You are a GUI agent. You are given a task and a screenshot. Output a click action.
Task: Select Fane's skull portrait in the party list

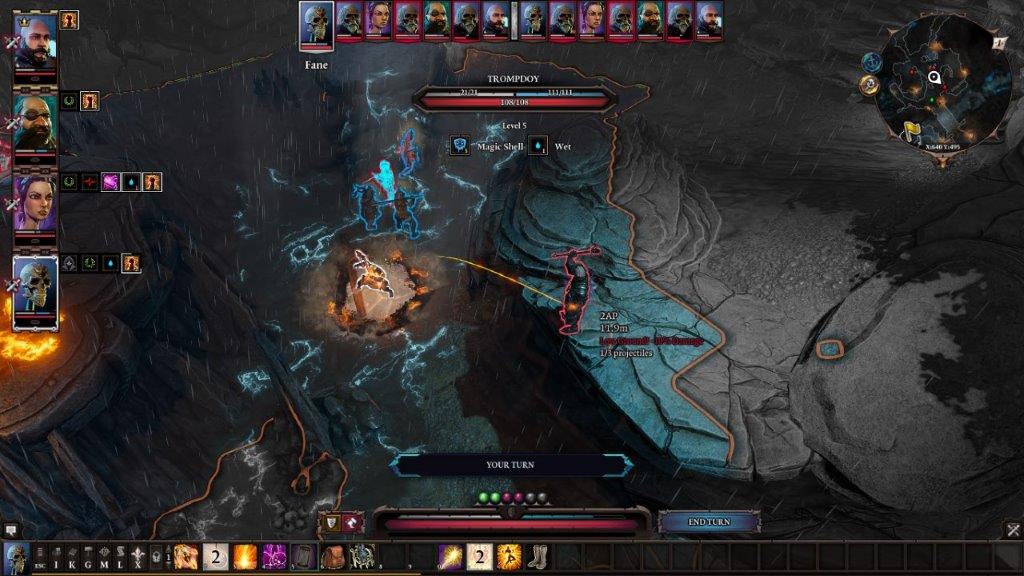point(35,291)
